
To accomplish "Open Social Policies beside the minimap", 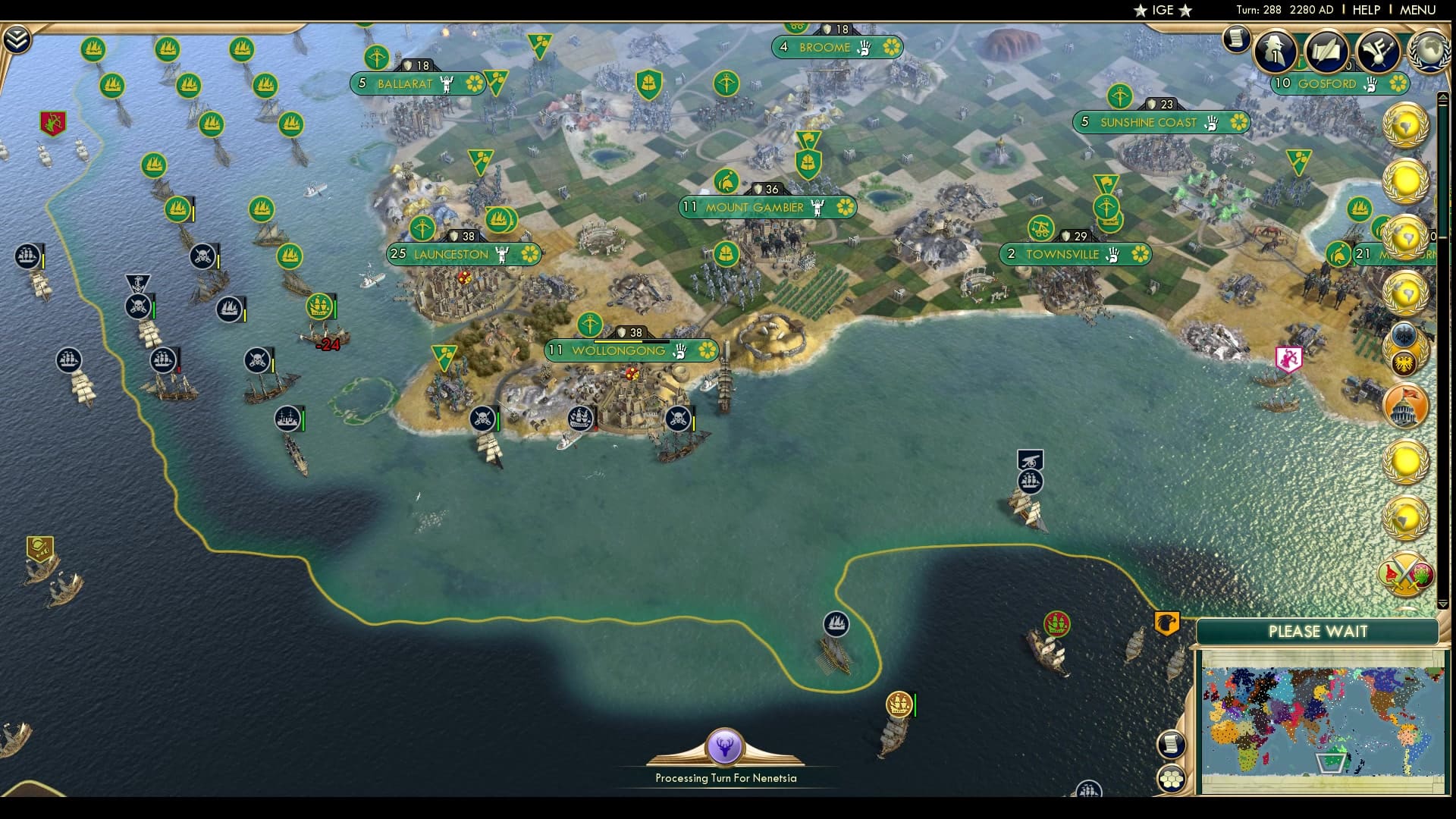I will [x=1170, y=745].
